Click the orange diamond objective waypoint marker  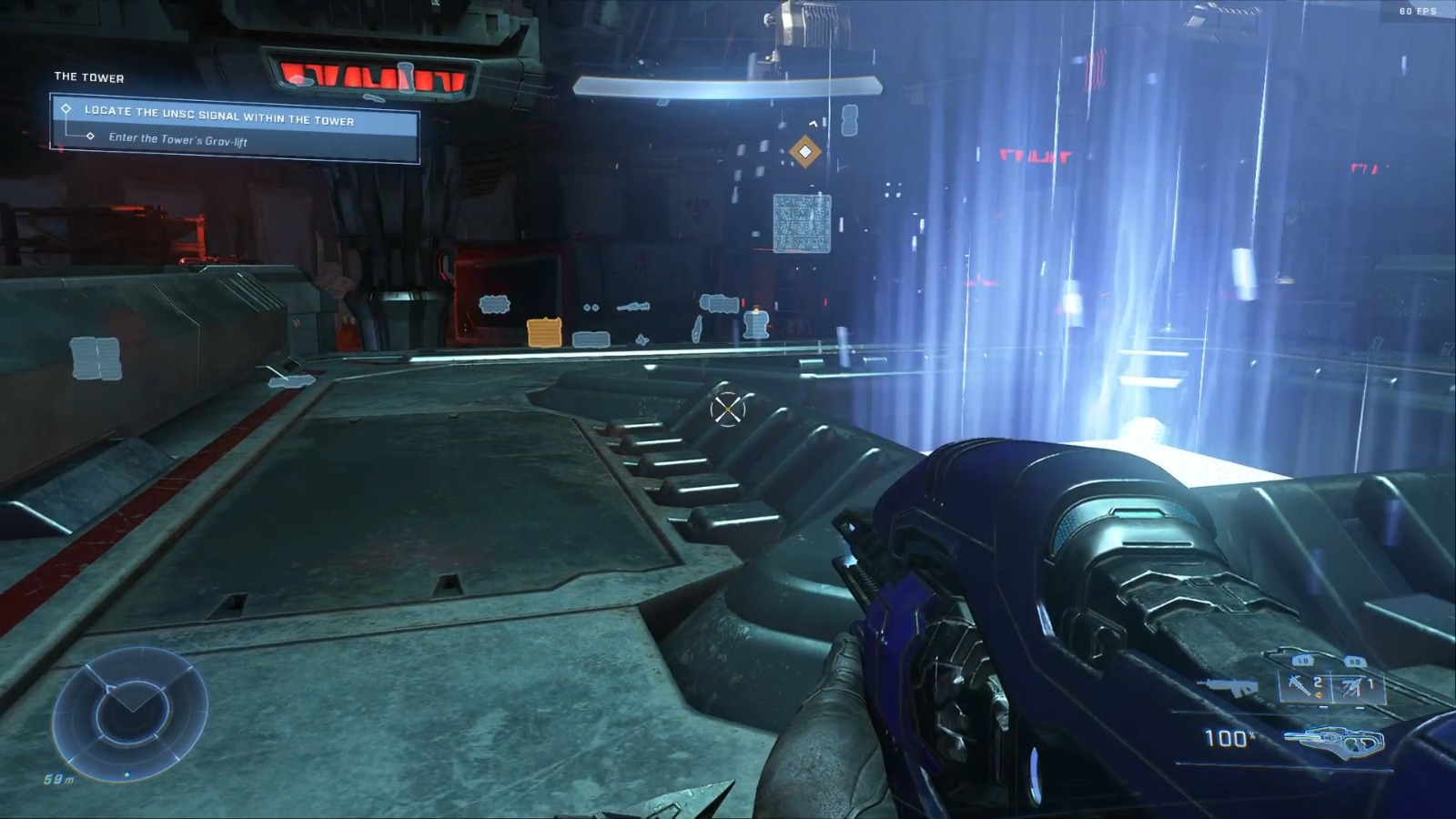[804, 151]
